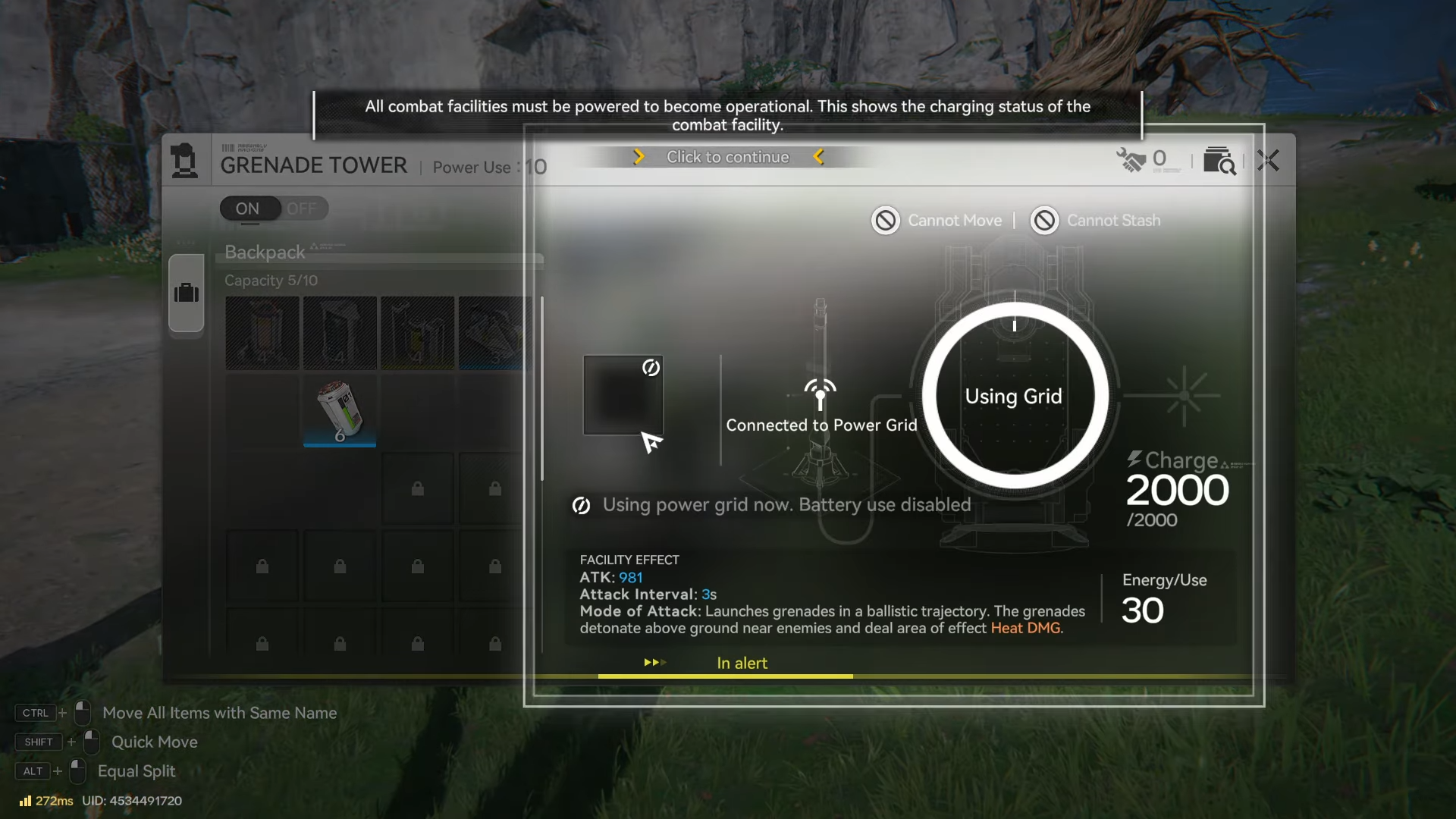Click the empty battery slot
The image size is (1456, 819).
(x=623, y=395)
